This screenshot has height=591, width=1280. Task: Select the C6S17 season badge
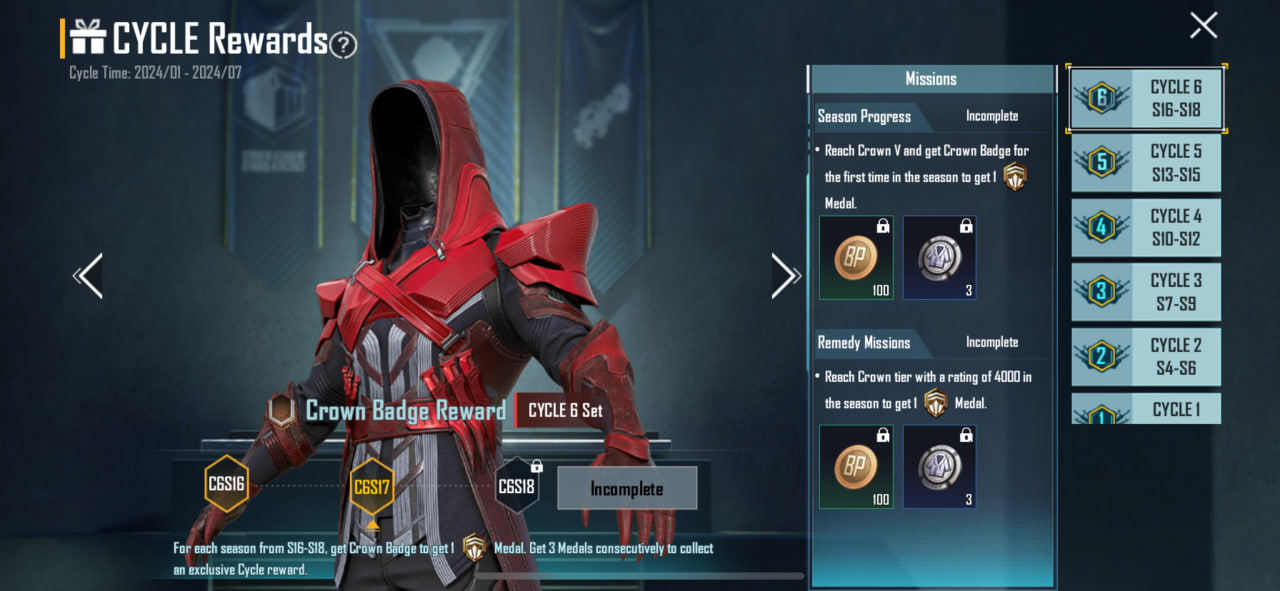[x=371, y=488]
